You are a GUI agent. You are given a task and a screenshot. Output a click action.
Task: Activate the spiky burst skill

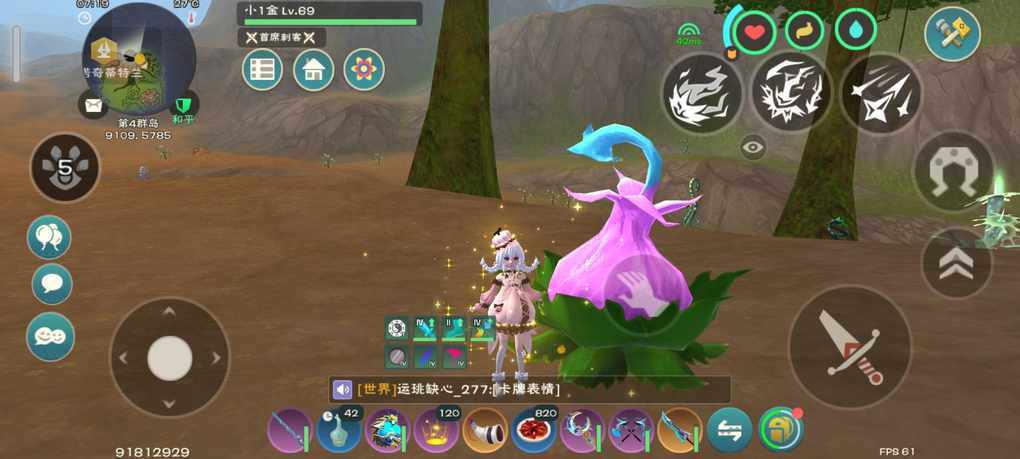(x=791, y=93)
